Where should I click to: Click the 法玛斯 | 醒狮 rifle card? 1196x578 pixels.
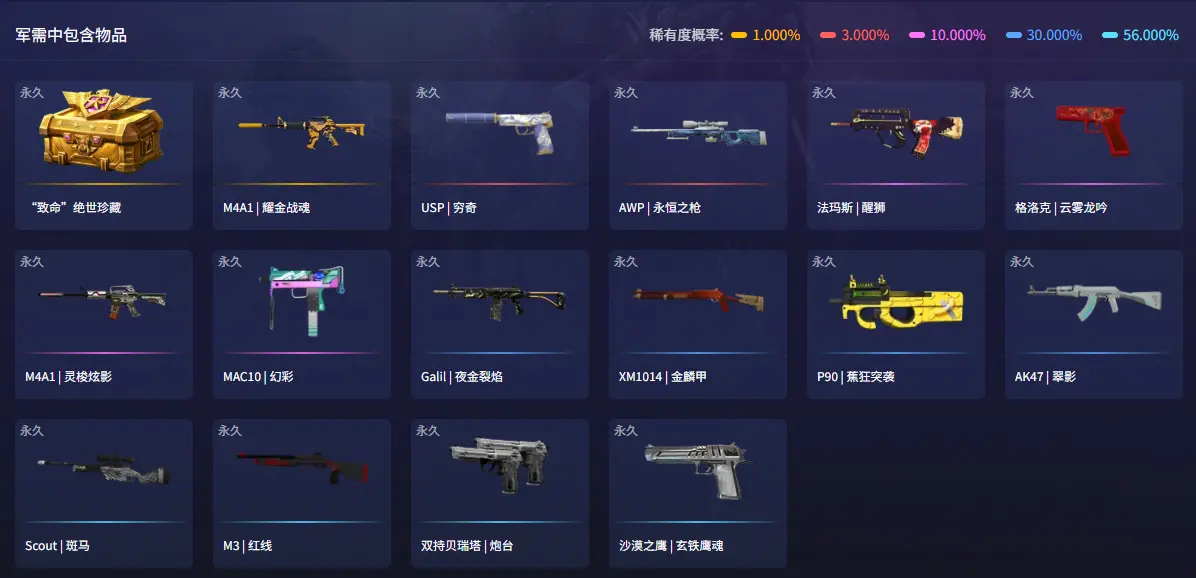[x=895, y=155]
